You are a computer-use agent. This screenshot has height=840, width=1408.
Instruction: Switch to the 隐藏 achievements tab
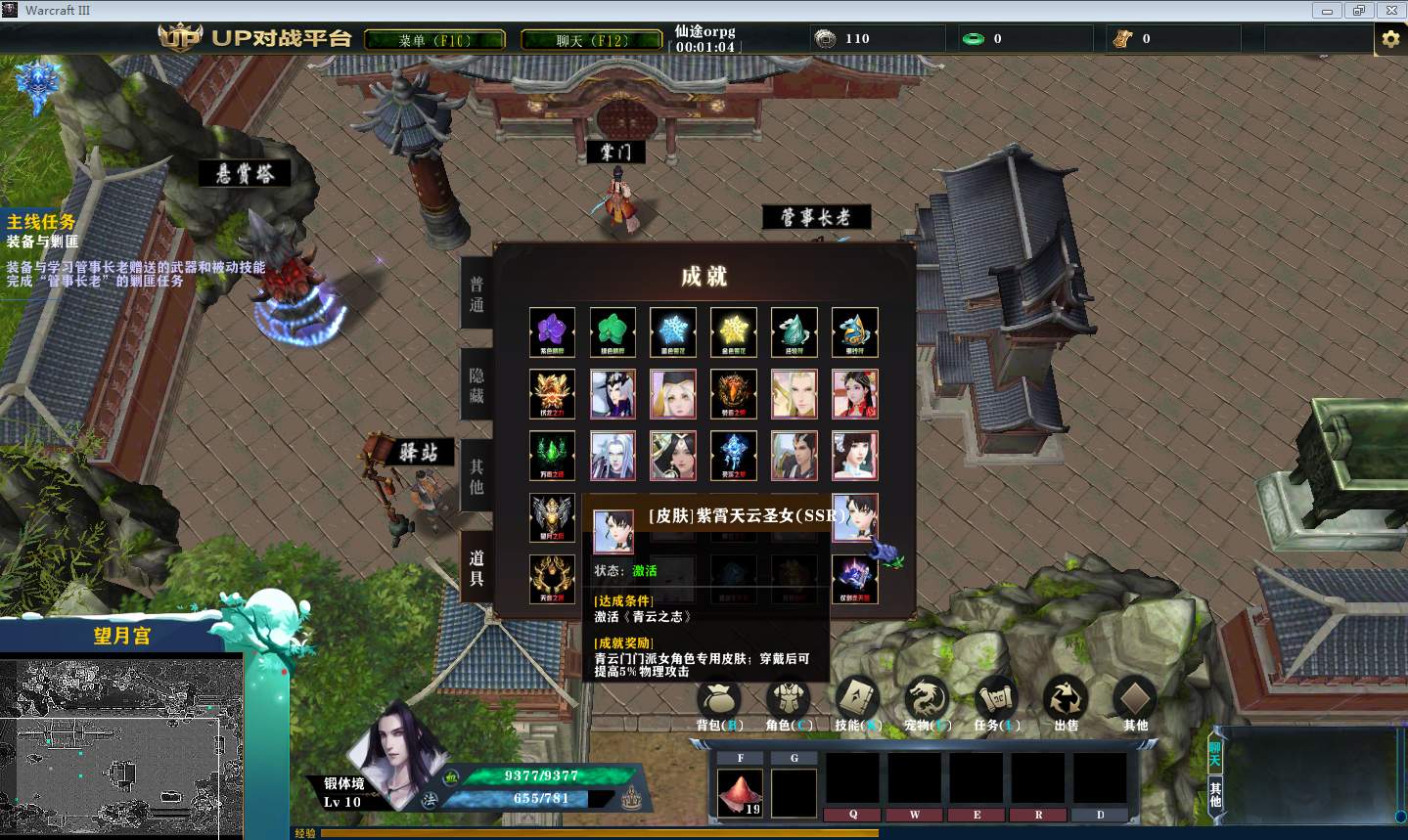(477, 385)
